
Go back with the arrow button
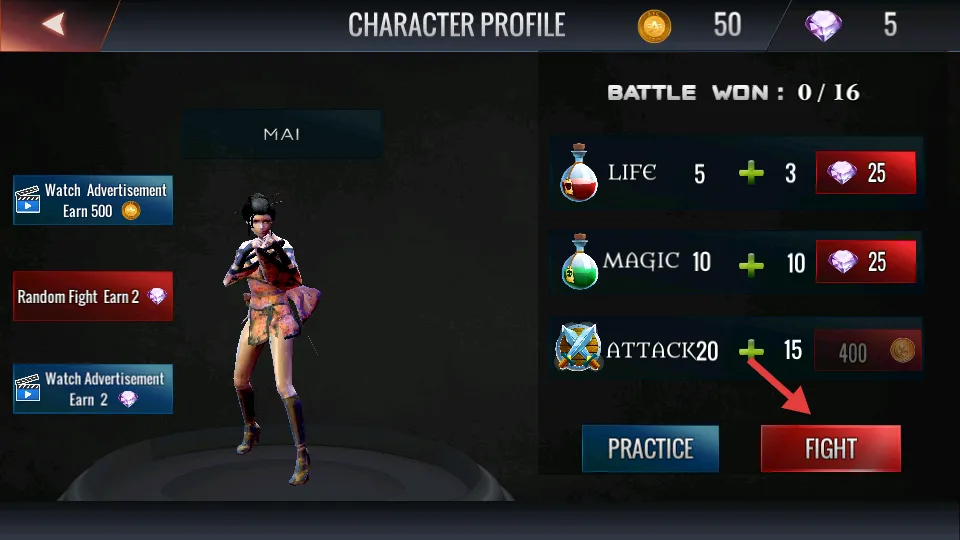[x=53, y=24]
